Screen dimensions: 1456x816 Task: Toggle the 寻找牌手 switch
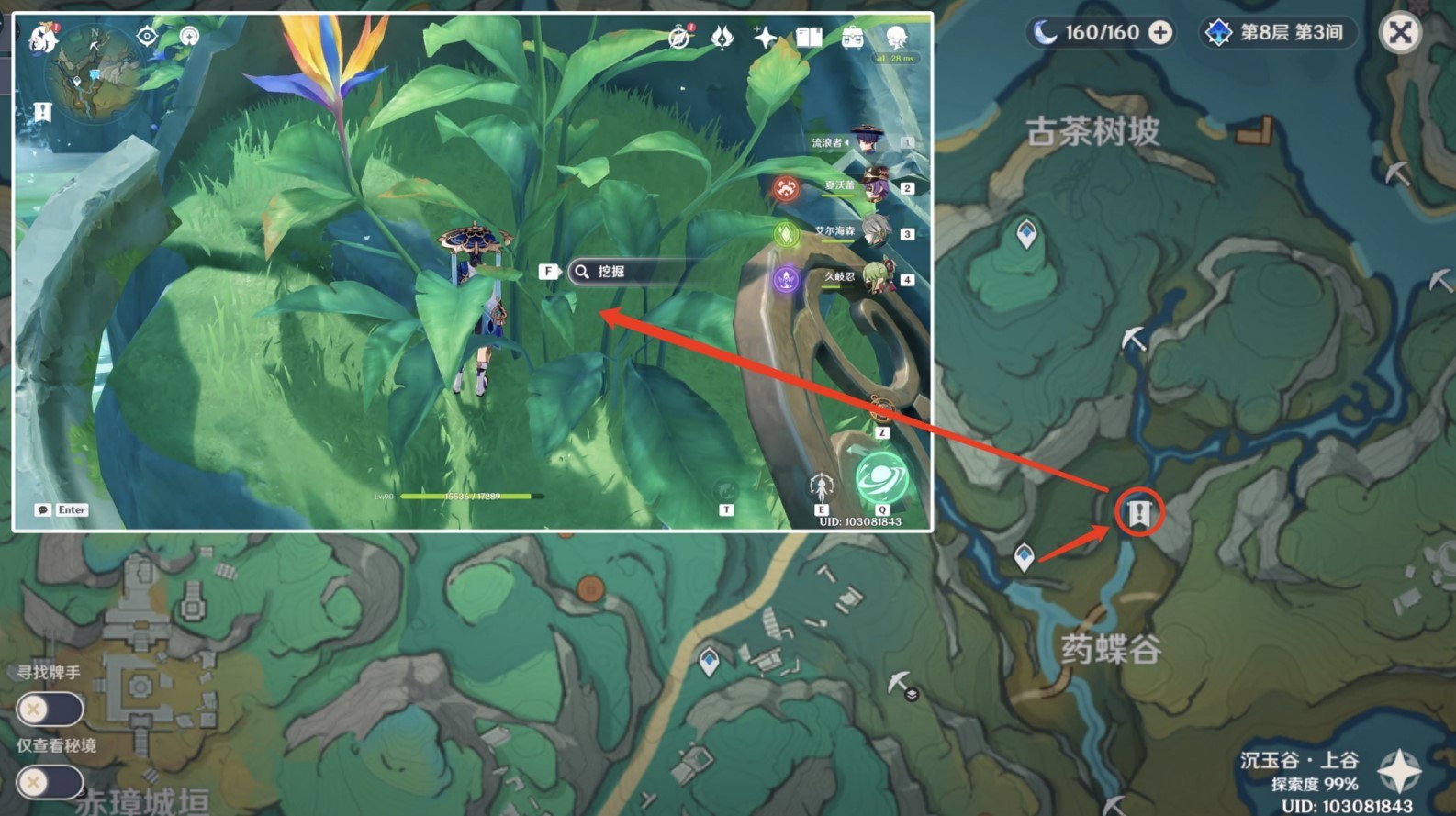tap(52, 709)
